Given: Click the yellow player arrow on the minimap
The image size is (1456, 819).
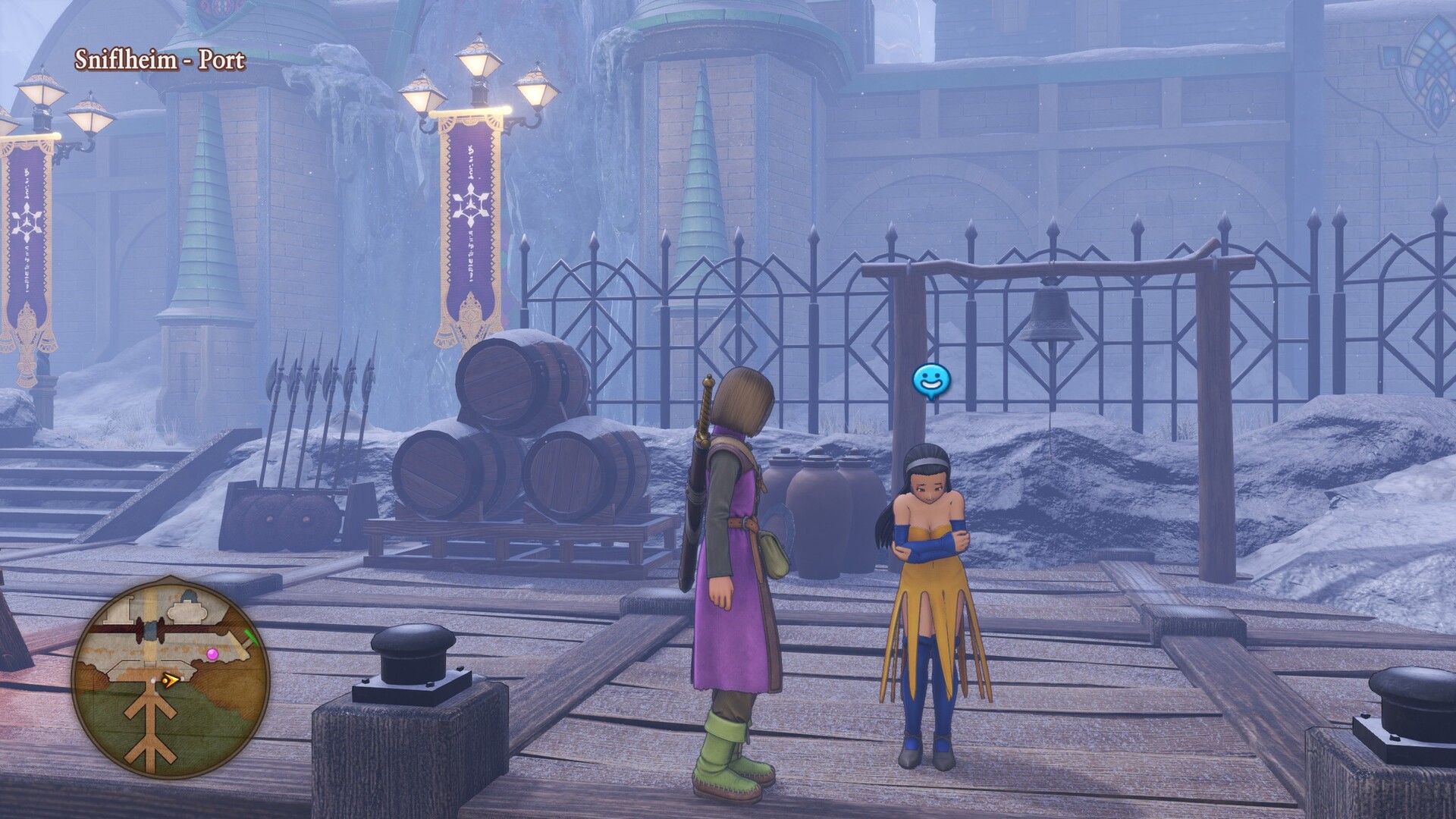Looking at the screenshot, I should (171, 680).
